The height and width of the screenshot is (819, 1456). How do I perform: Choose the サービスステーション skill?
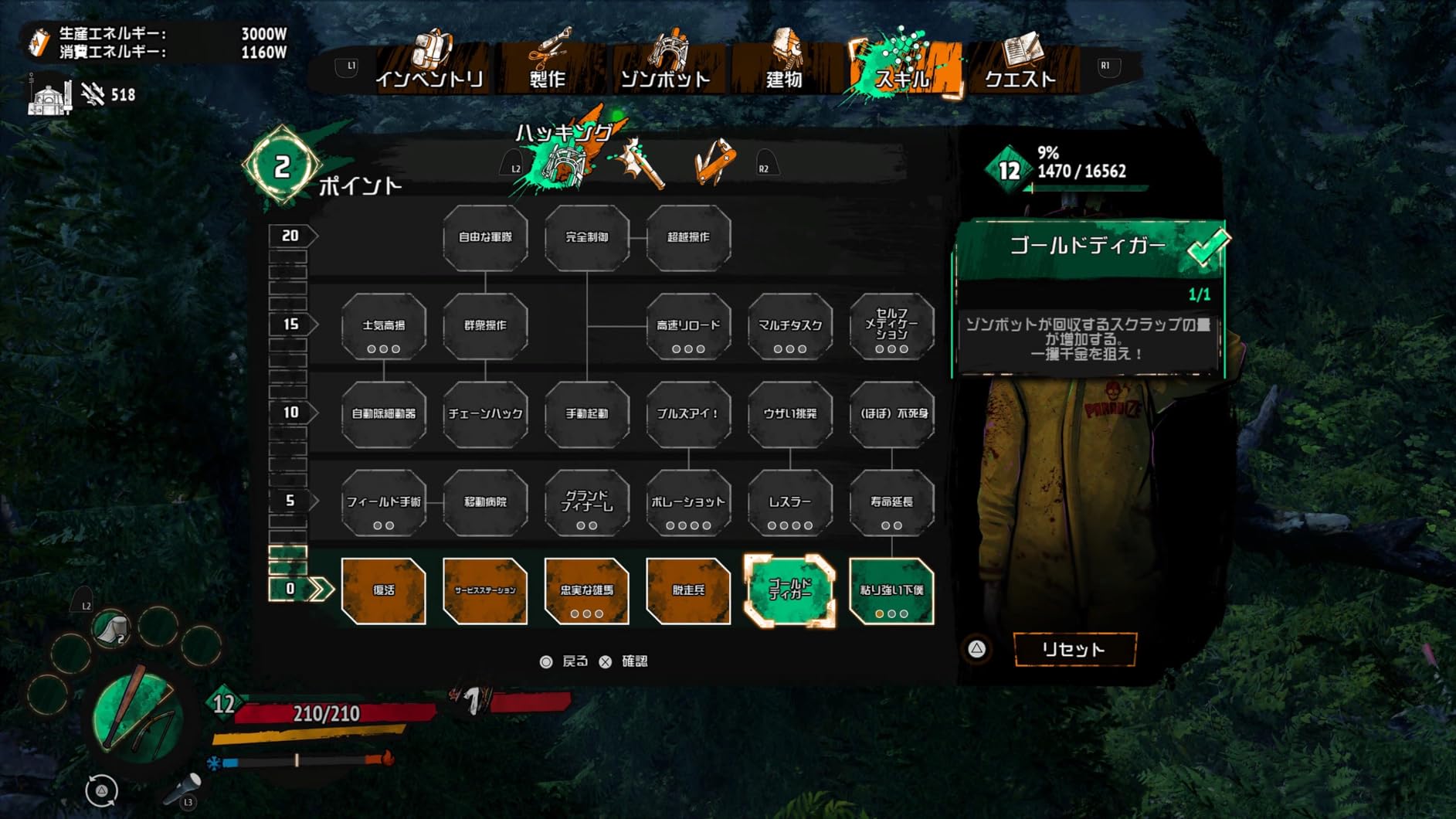tap(485, 590)
